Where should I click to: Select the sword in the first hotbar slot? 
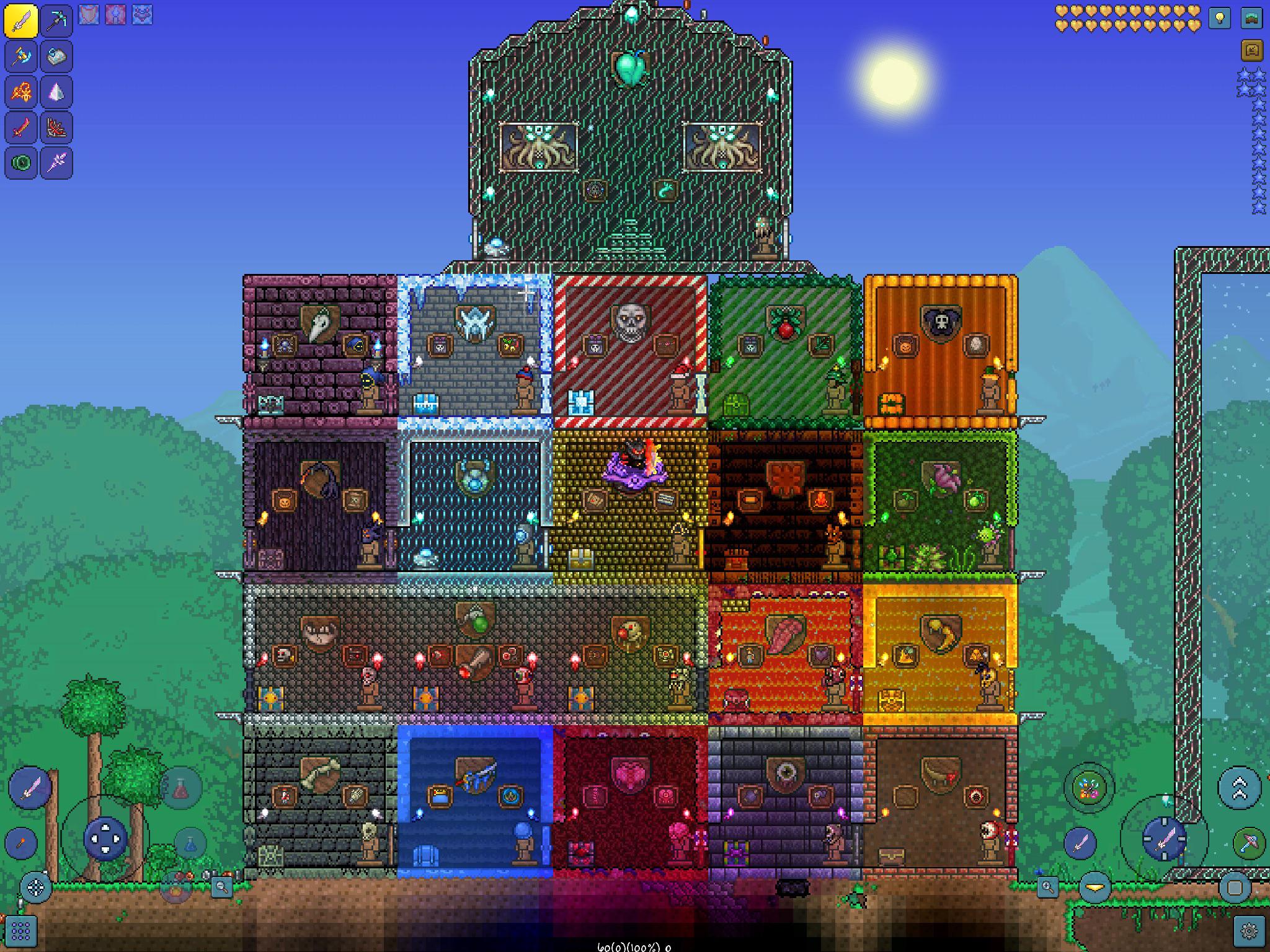click(22, 22)
